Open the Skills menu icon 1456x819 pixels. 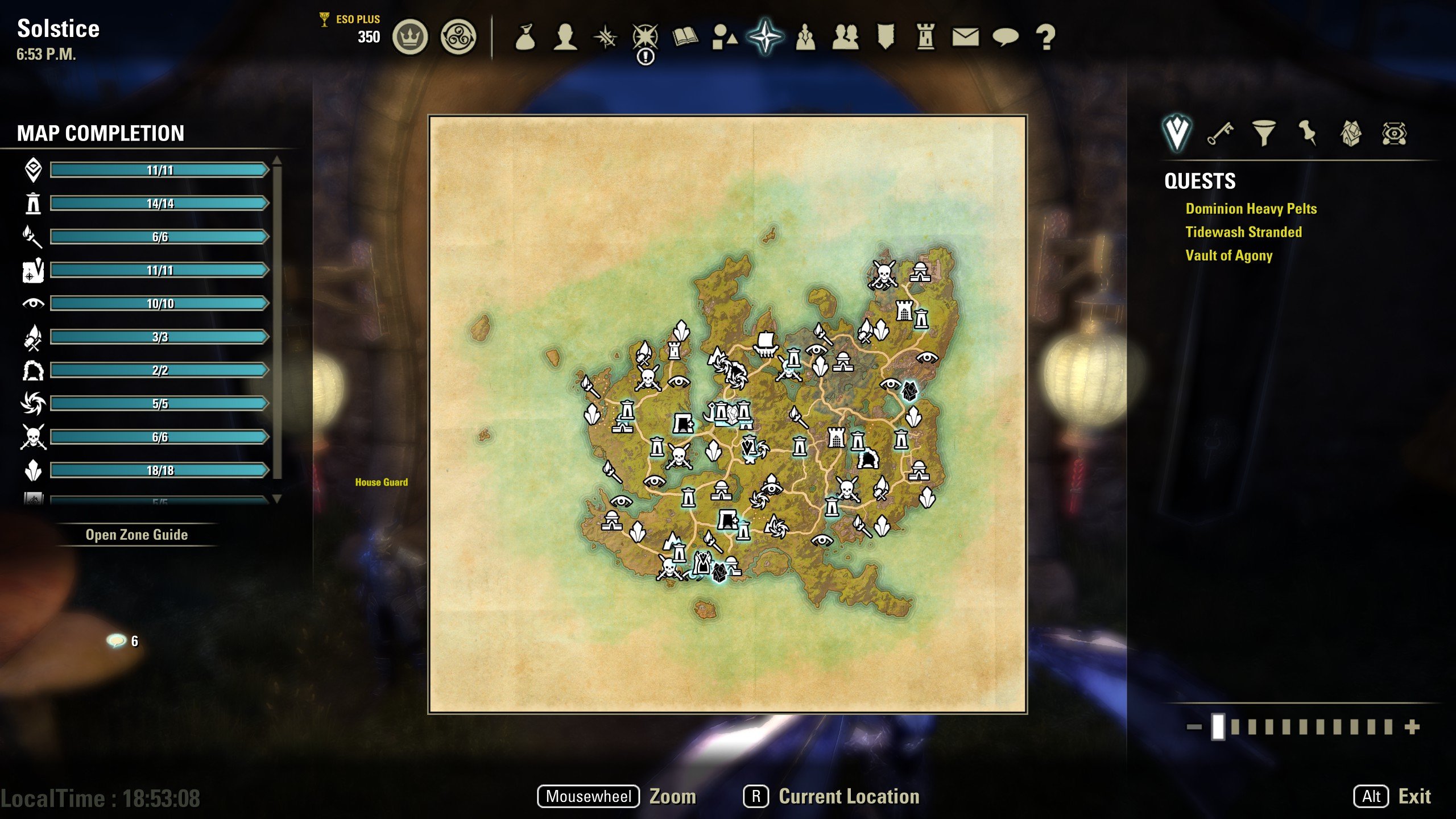[x=605, y=36]
